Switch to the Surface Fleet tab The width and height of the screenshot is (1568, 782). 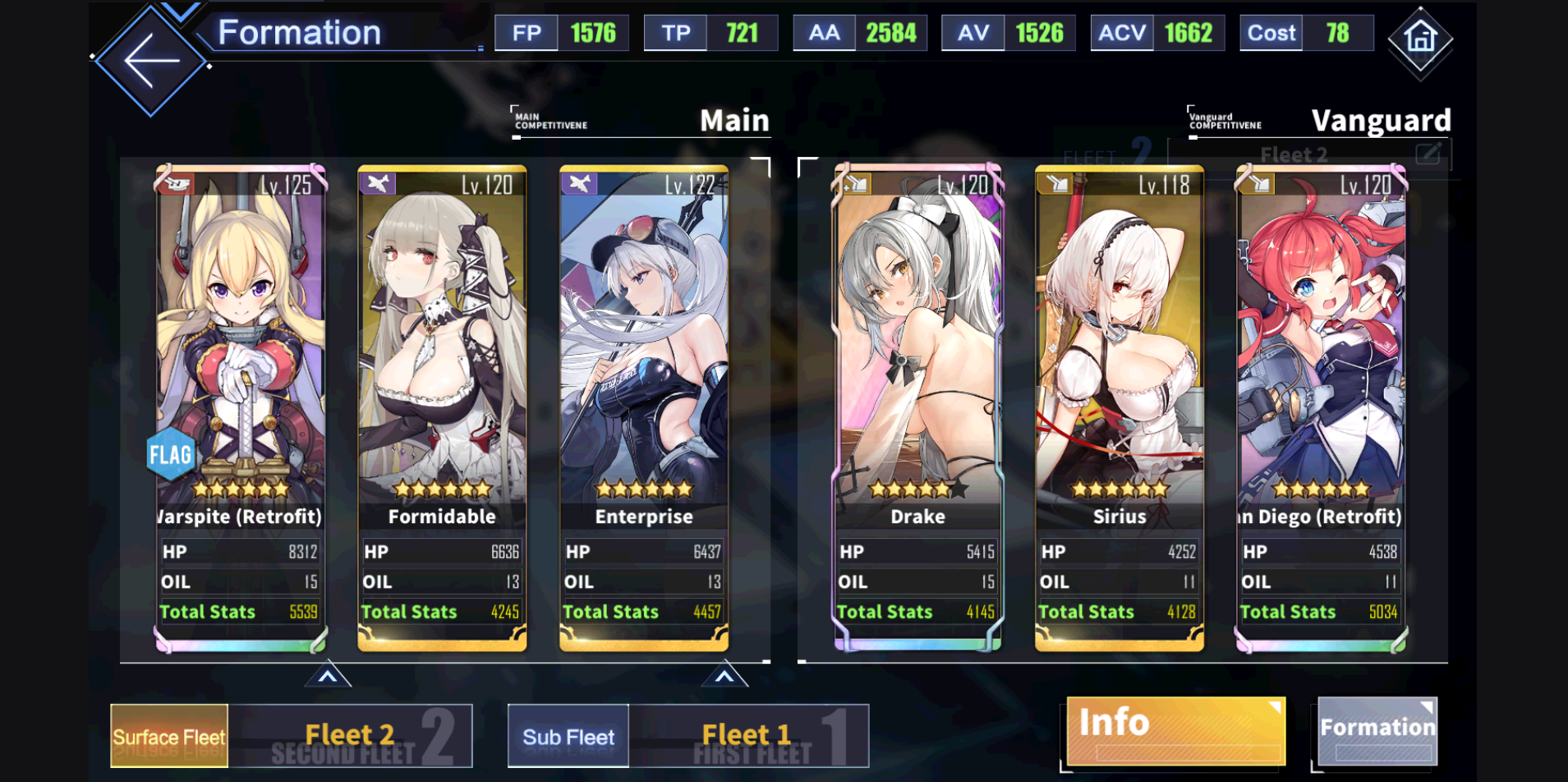pos(169,736)
